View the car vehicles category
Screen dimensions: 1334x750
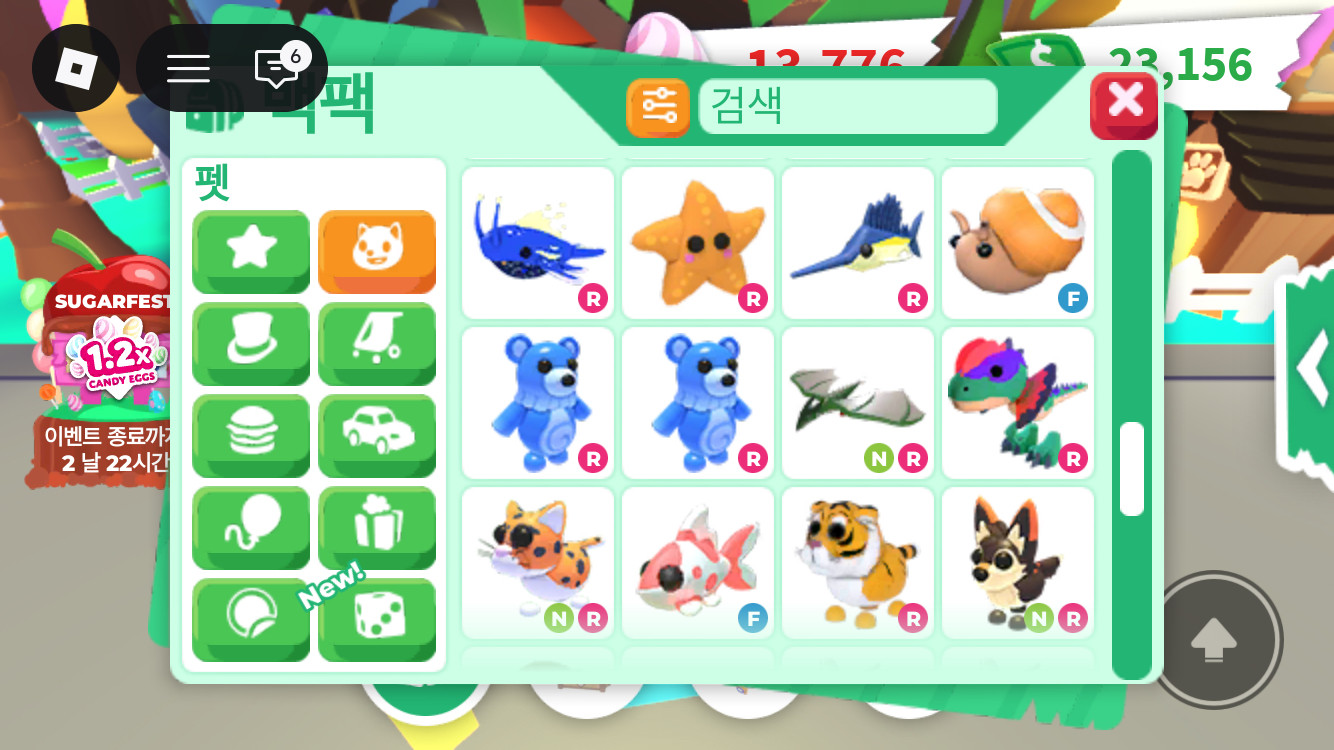tap(377, 436)
